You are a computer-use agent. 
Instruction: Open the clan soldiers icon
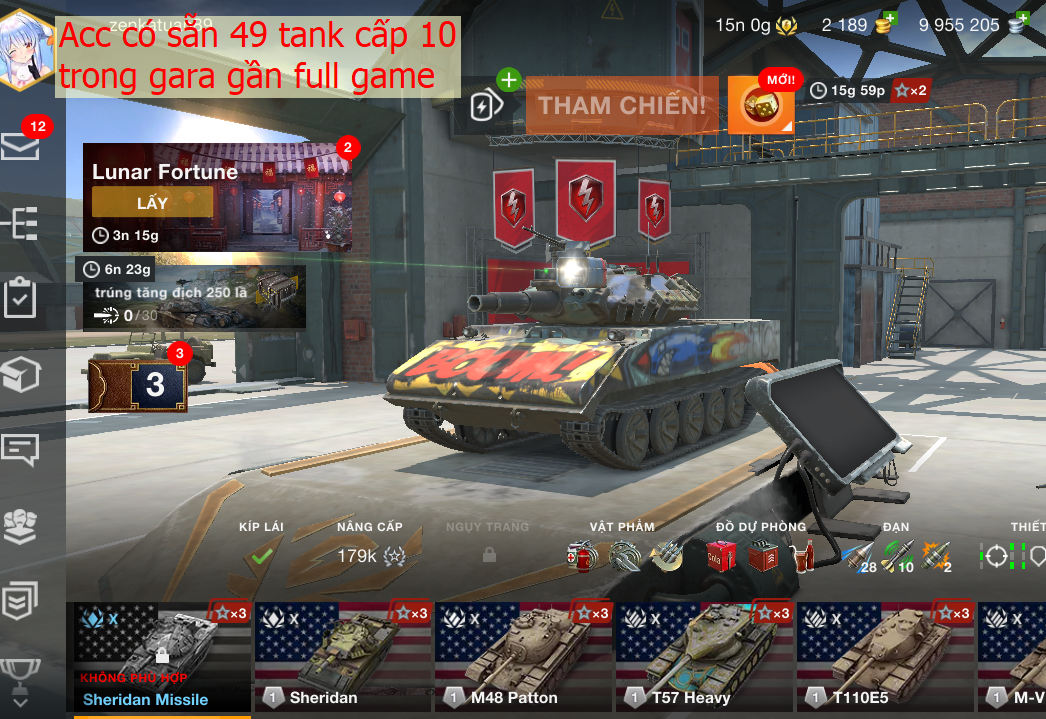pos(21,526)
